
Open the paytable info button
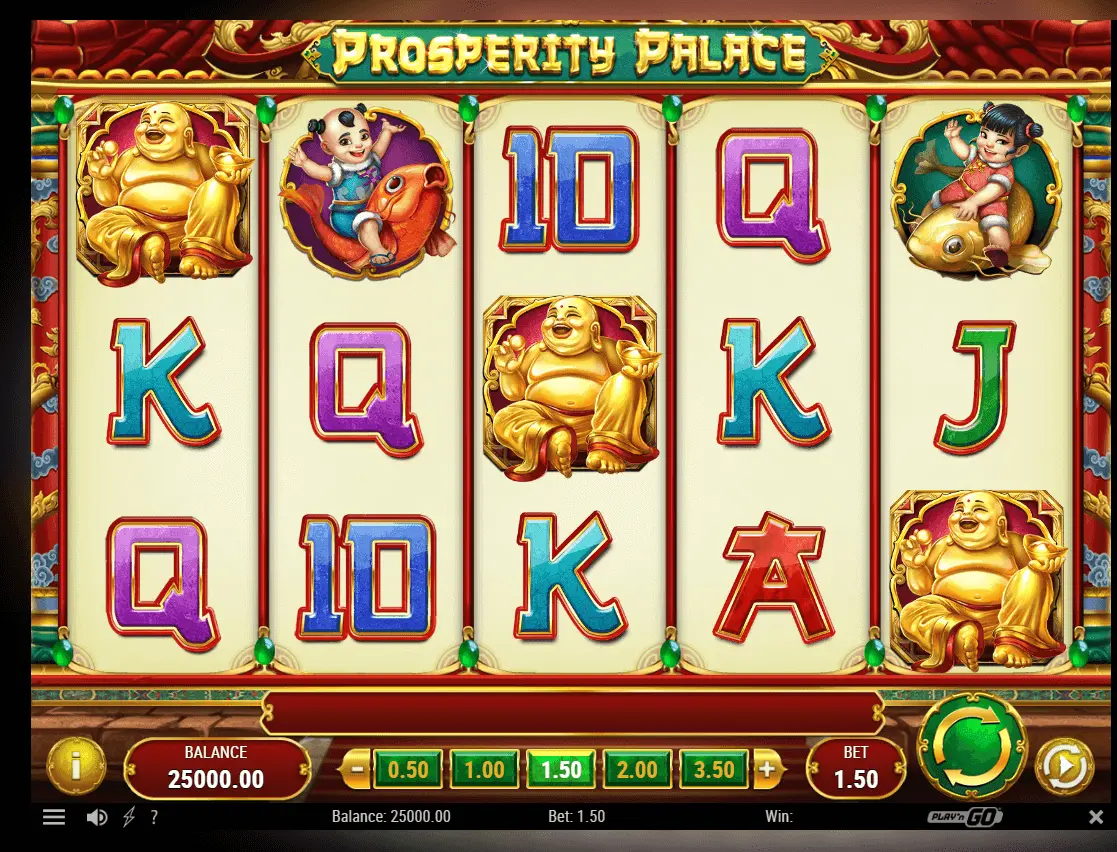coord(76,767)
